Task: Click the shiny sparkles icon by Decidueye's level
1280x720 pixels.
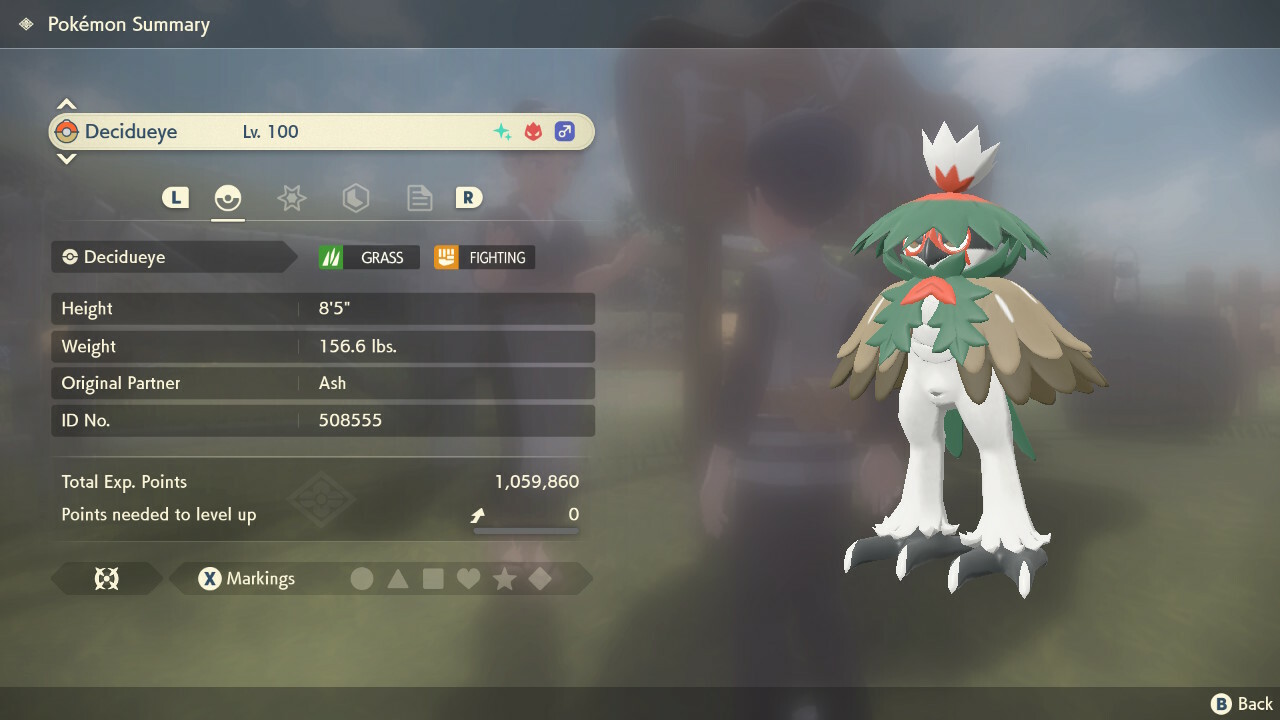Action: (503, 131)
